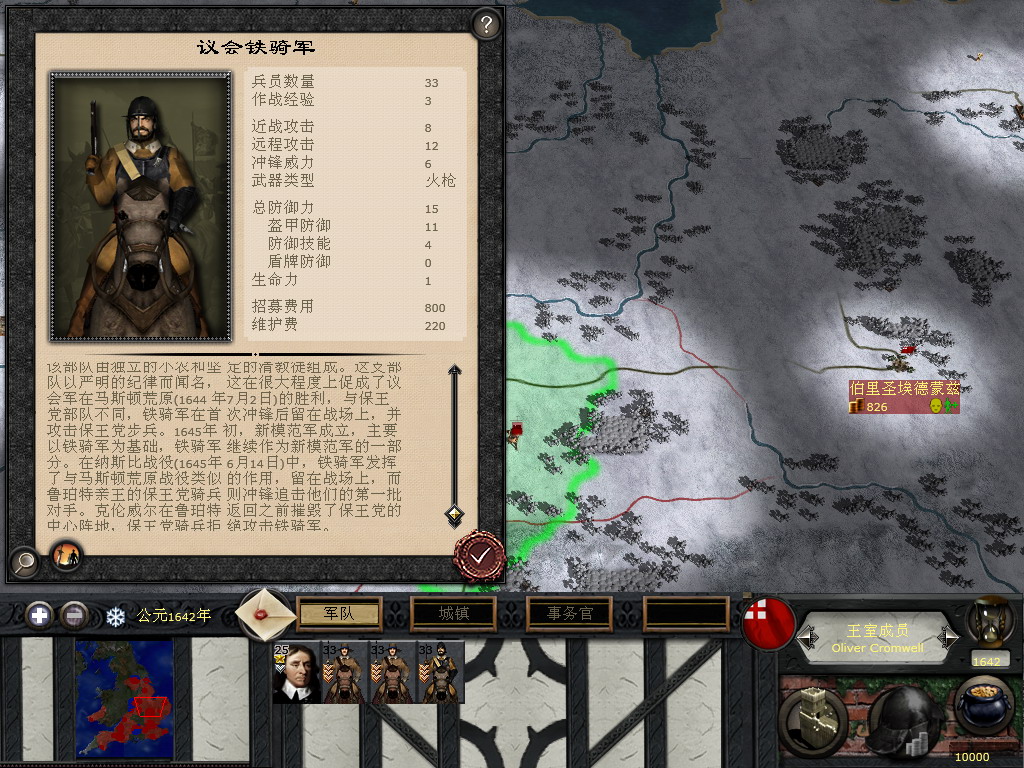The height and width of the screenshot is (768, 1024).
Task: Click the round soldier icon beside the magnifier
Action: 66,555
